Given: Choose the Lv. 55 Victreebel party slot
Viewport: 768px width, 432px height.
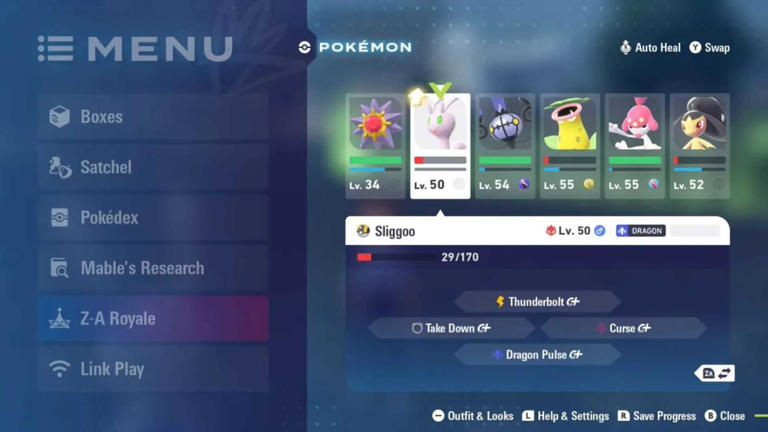Looking at the screenshot, I should point(570,146).
